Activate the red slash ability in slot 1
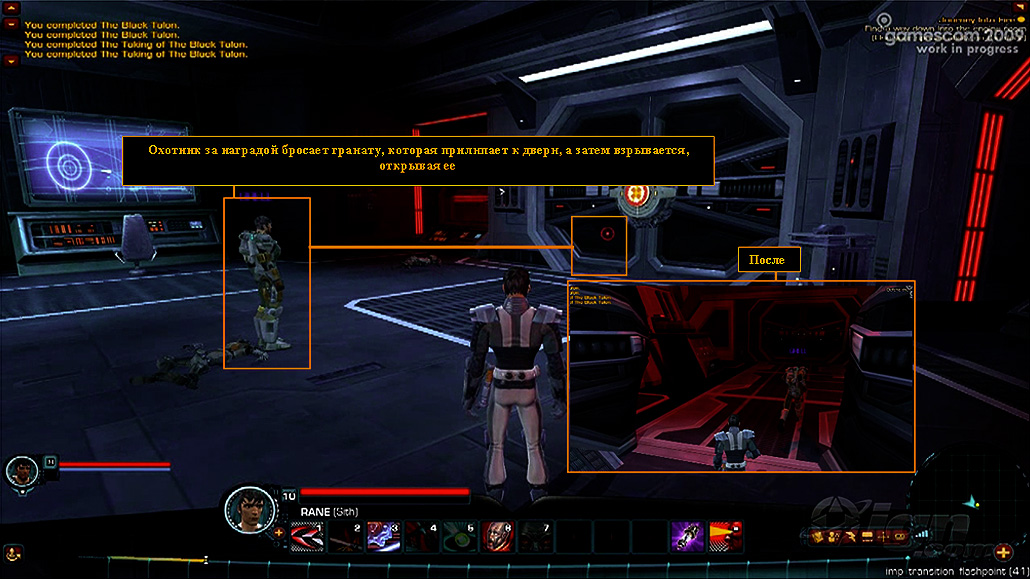The height and width of the screenshot is (579, 1030). click(304, 536)
